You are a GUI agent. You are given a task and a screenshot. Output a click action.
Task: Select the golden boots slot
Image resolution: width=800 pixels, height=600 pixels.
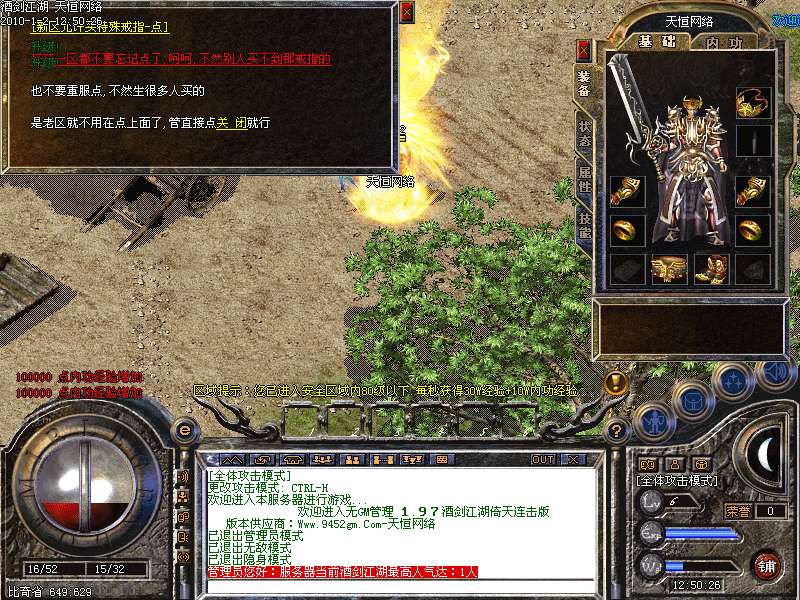[x=711, y=268]
